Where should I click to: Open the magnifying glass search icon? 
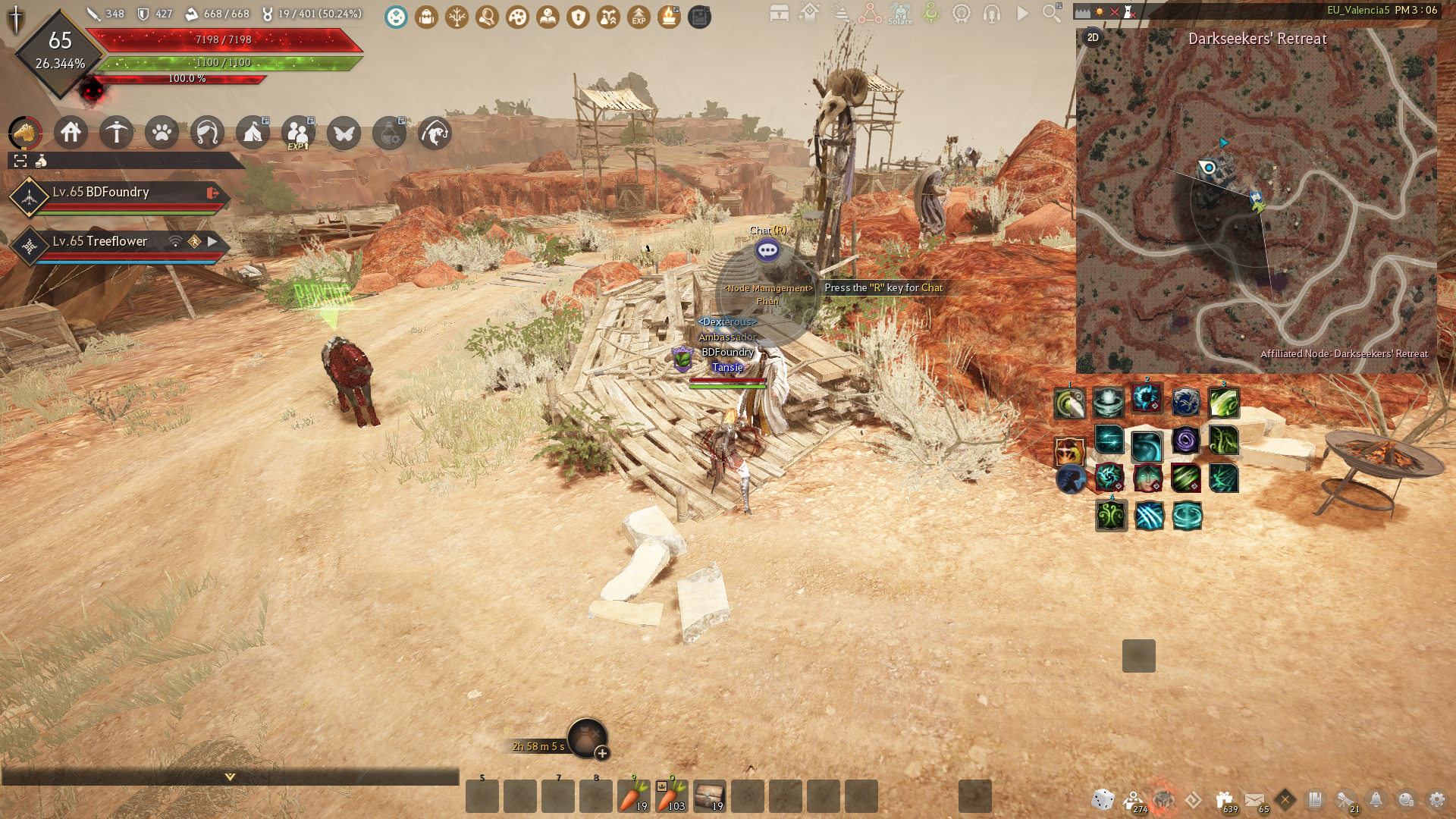point(1052,13)
